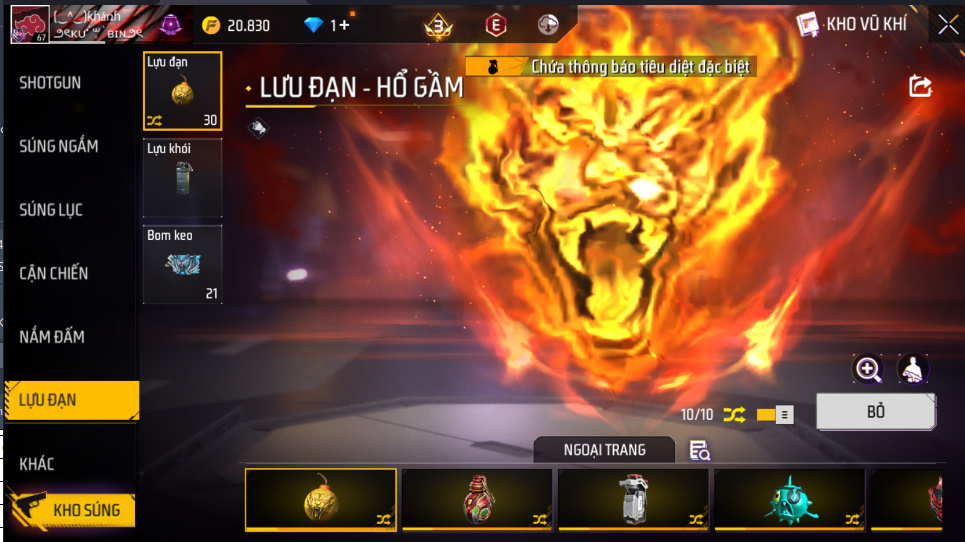
Task: Show the character preview with weapon
Action: point(912,370)
